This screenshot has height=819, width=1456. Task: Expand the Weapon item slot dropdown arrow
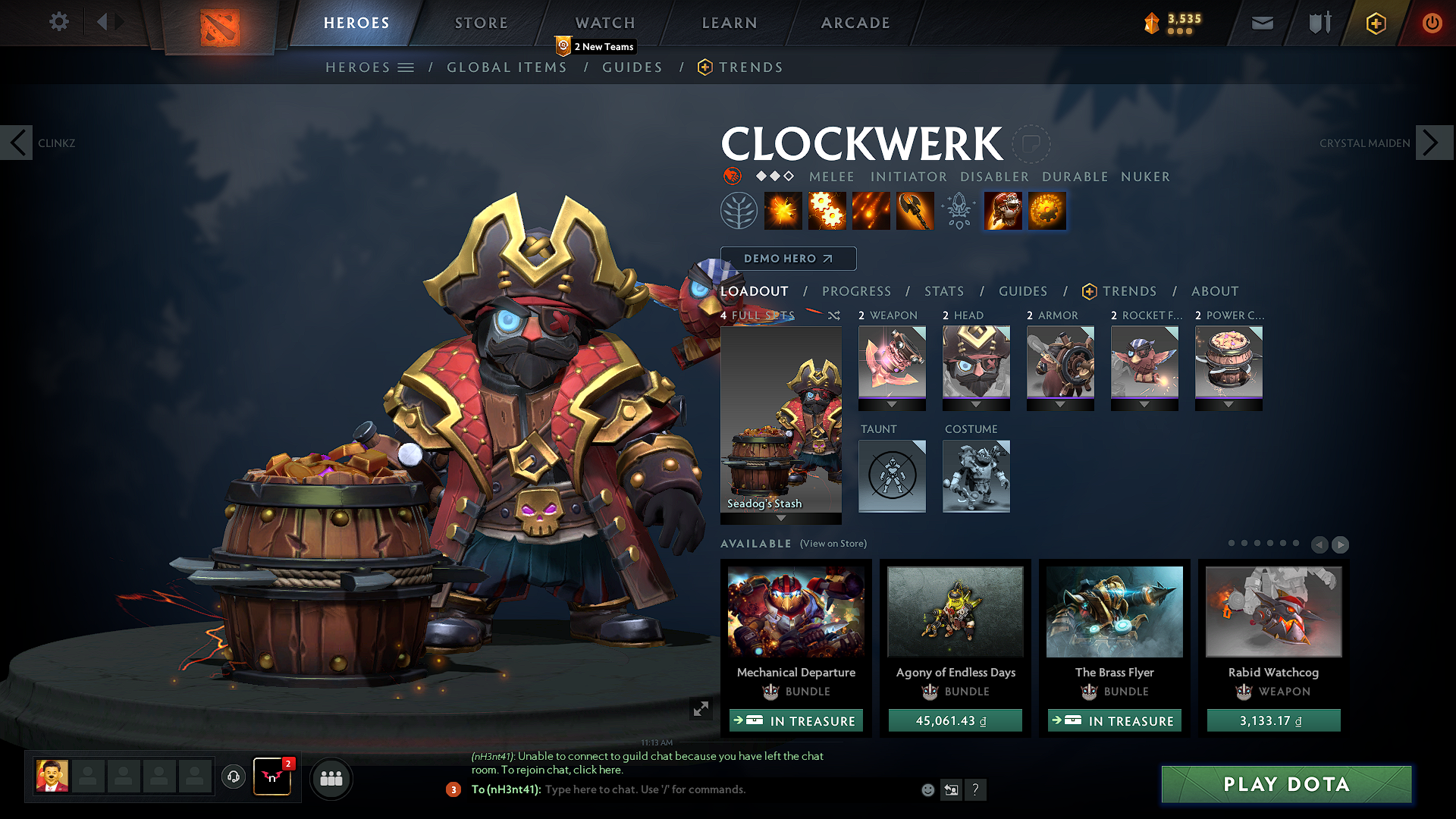(892, 404)
